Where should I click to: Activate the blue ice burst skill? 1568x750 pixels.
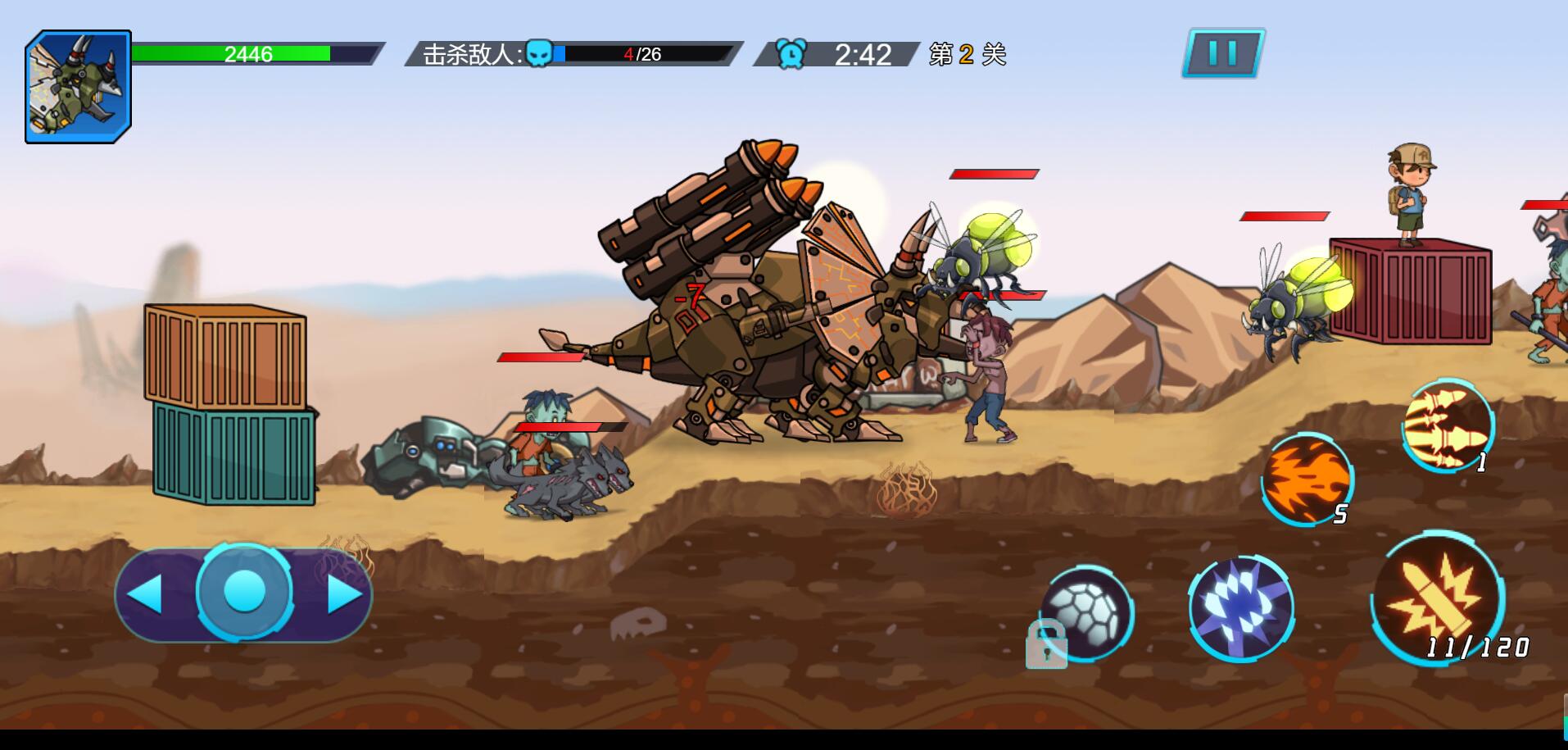[x=1240, y=608]
